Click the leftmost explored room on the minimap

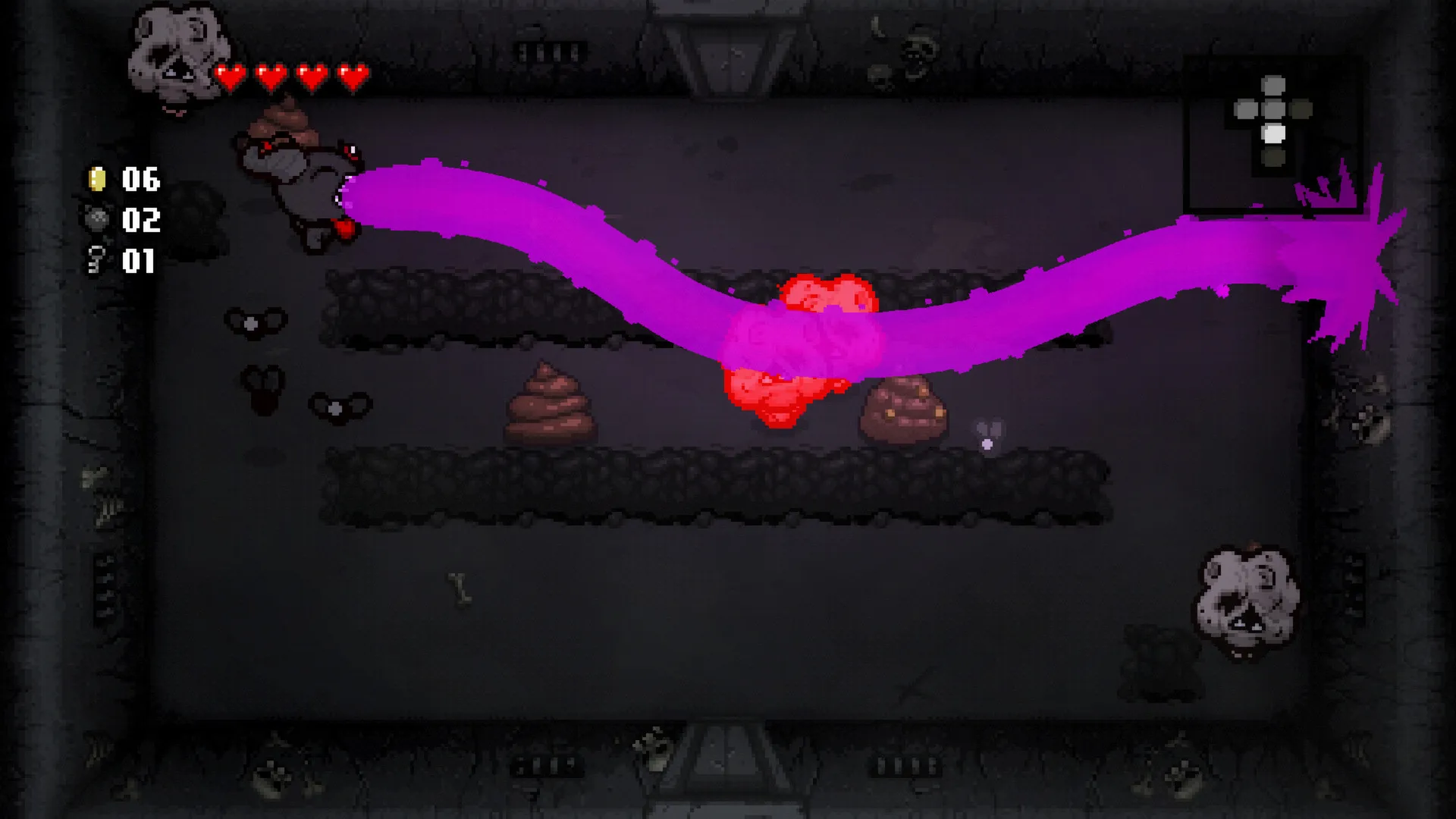(1247, 108)
